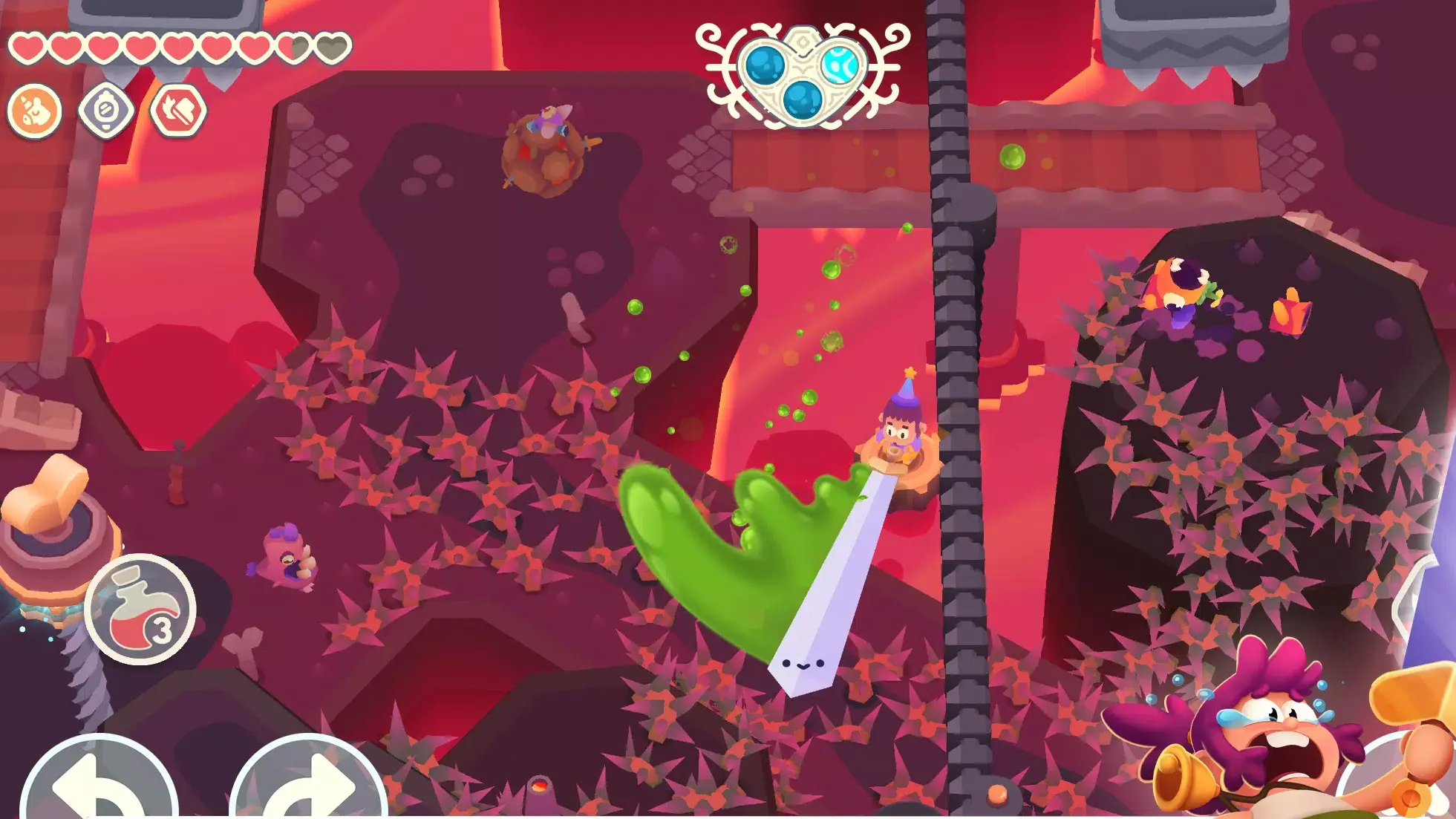Select the grey diamond charm icon
Image resolution: width=1456 pixels, height=819 pixels.
point(106,111)
